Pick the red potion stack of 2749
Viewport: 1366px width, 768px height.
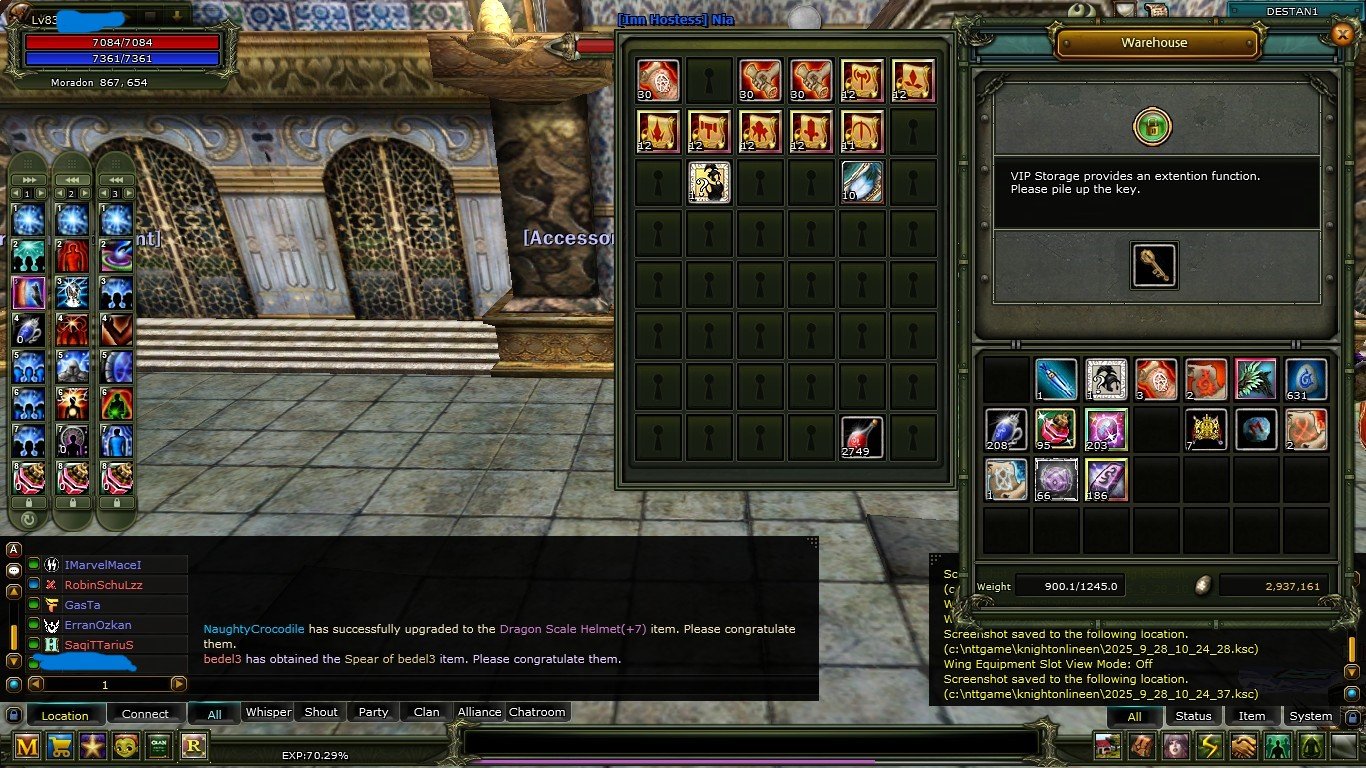click(x=861, y=437)
